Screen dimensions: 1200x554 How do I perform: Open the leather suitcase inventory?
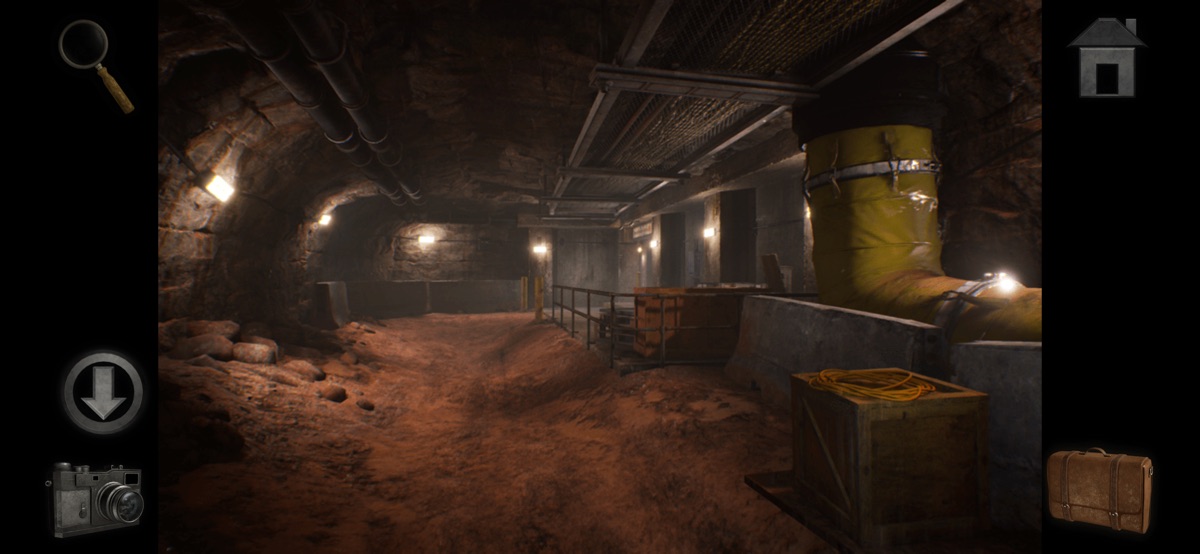tap(1099, 489)
